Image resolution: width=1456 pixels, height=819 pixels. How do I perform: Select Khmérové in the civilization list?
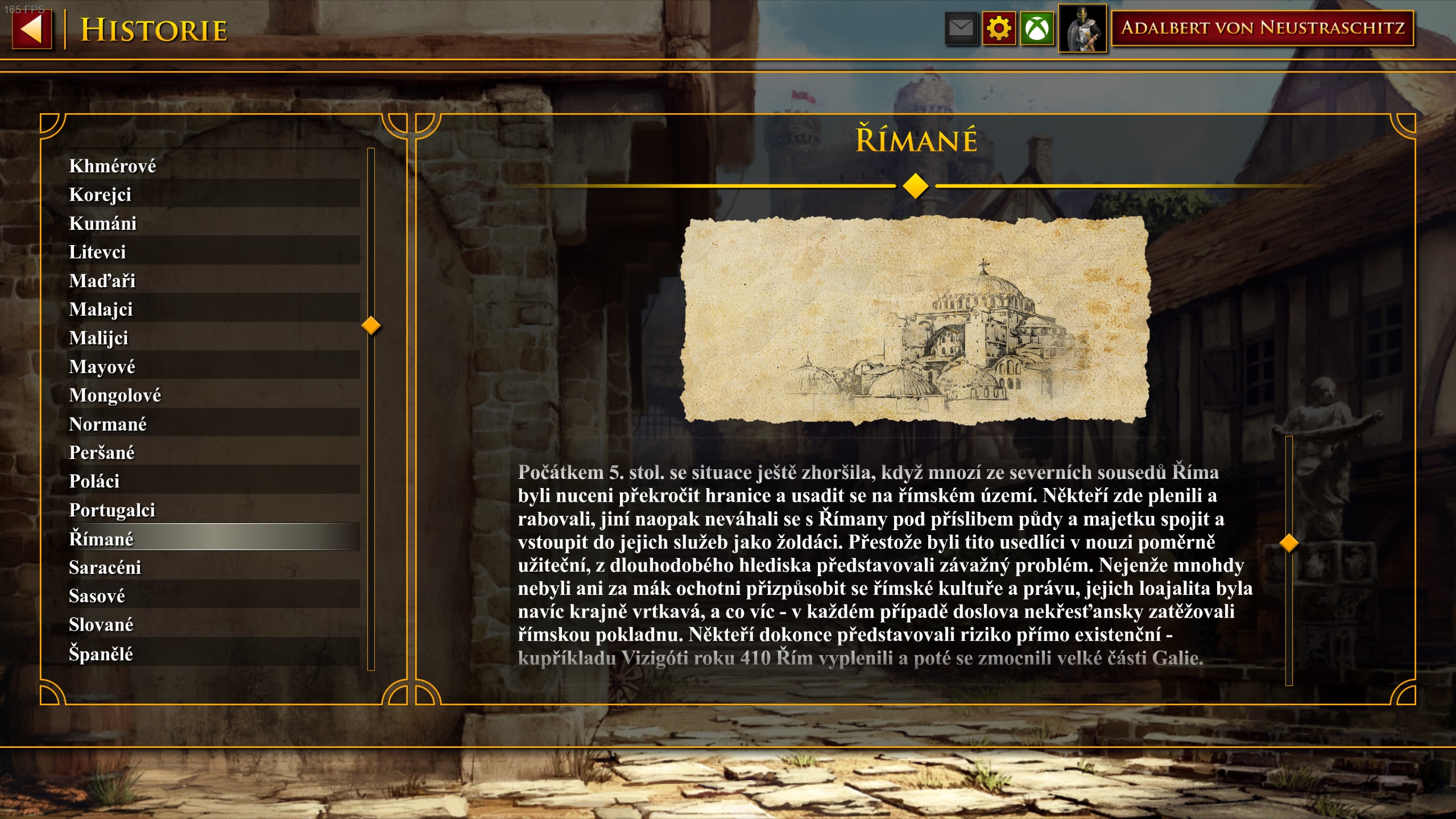pyautogui.click(x=113, y=166)
